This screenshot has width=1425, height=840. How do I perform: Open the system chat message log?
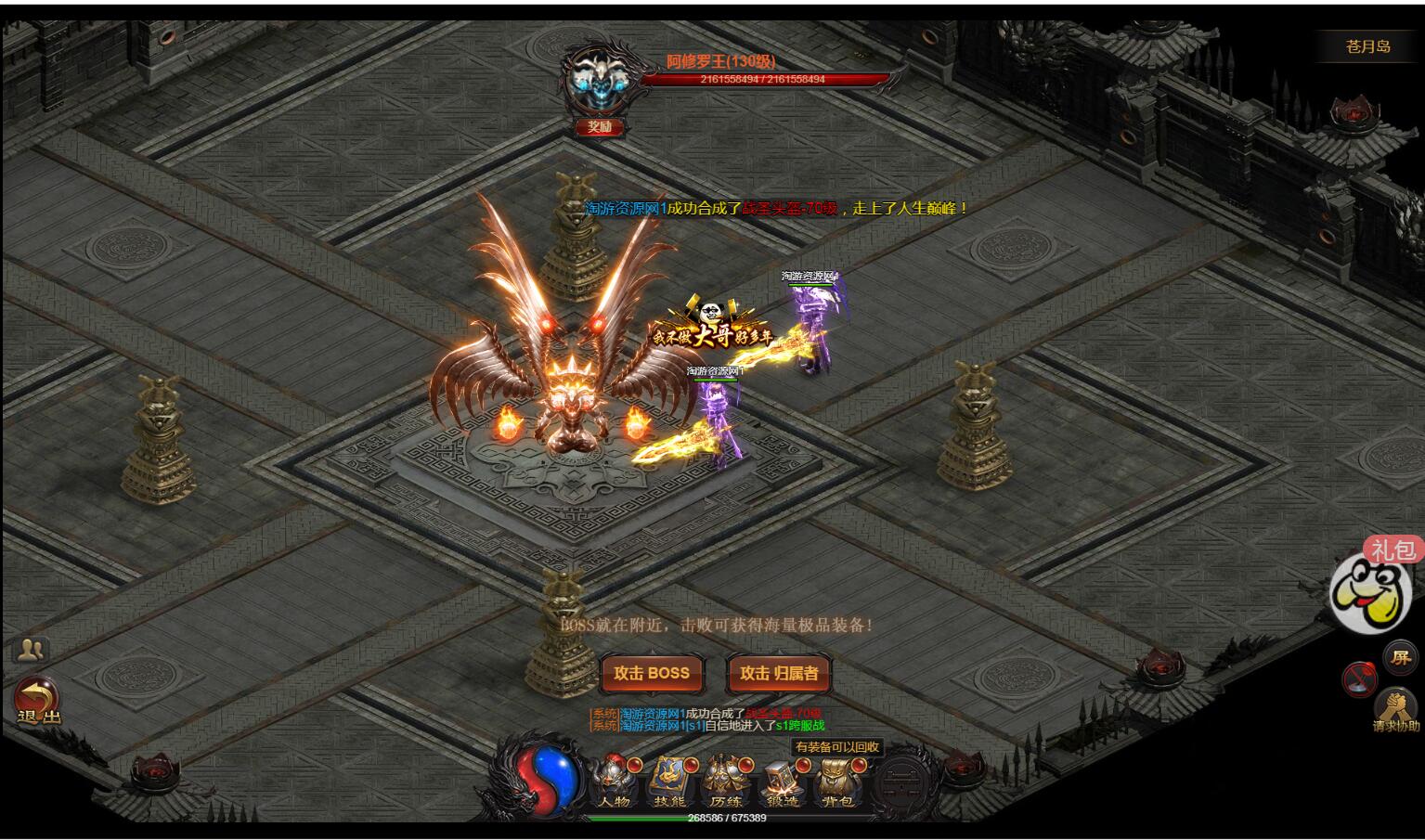[x=706, y=719]
